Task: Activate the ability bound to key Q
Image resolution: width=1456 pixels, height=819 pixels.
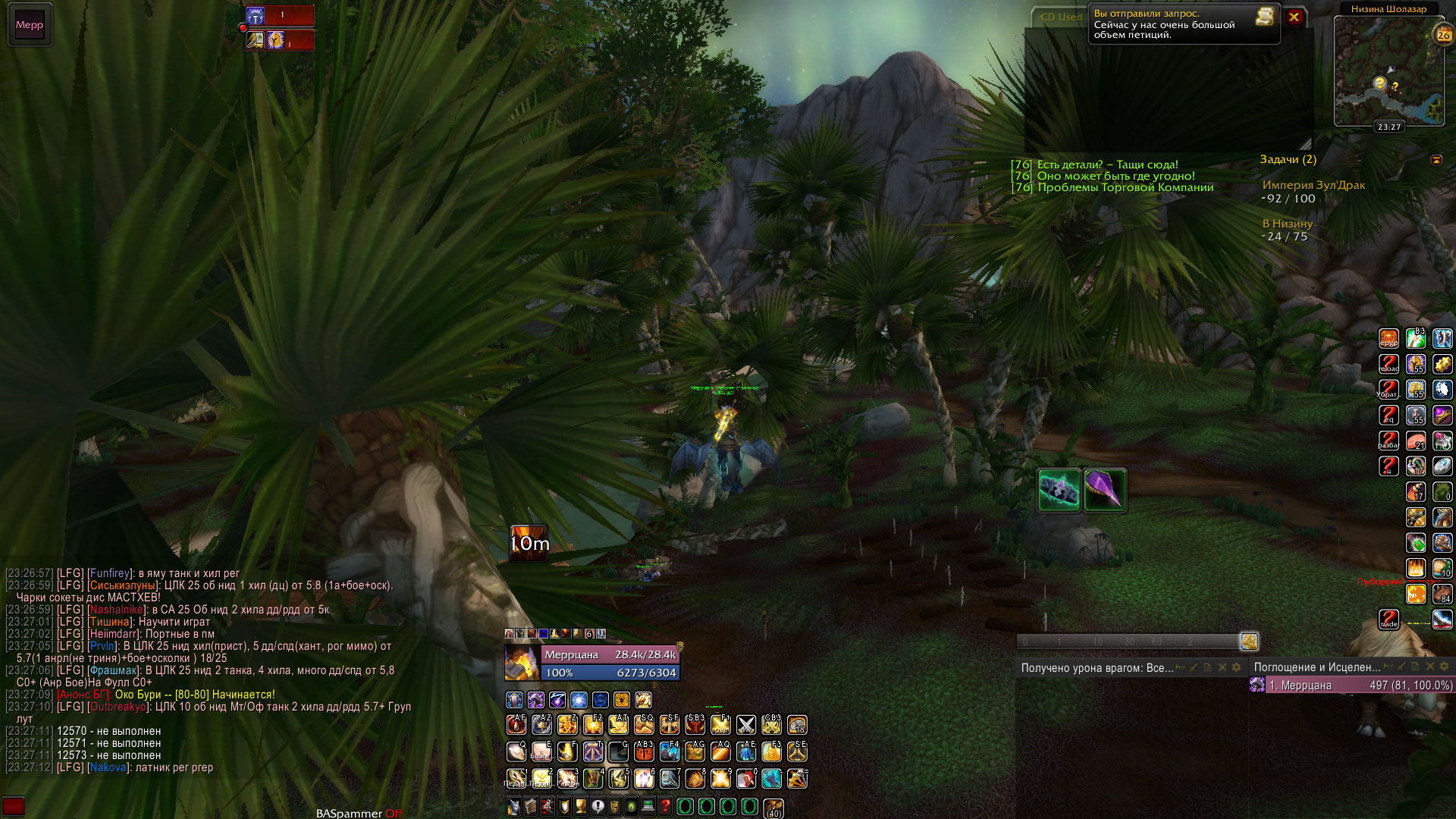Action: (x=516, y=752)
